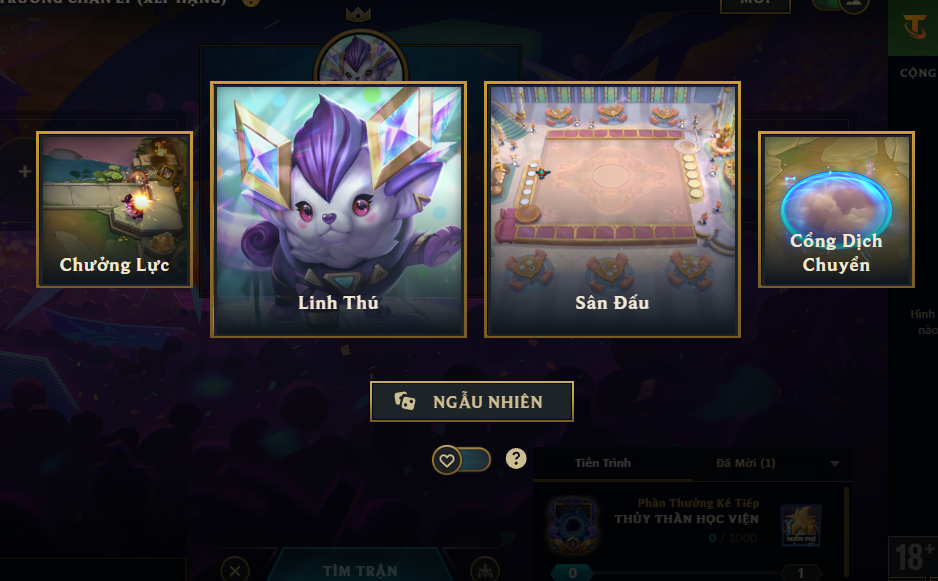938x581 pixels.
Task: Switch to the Đã Mời (1) tab
Action: pyautogui.click(x=745, y=463)
